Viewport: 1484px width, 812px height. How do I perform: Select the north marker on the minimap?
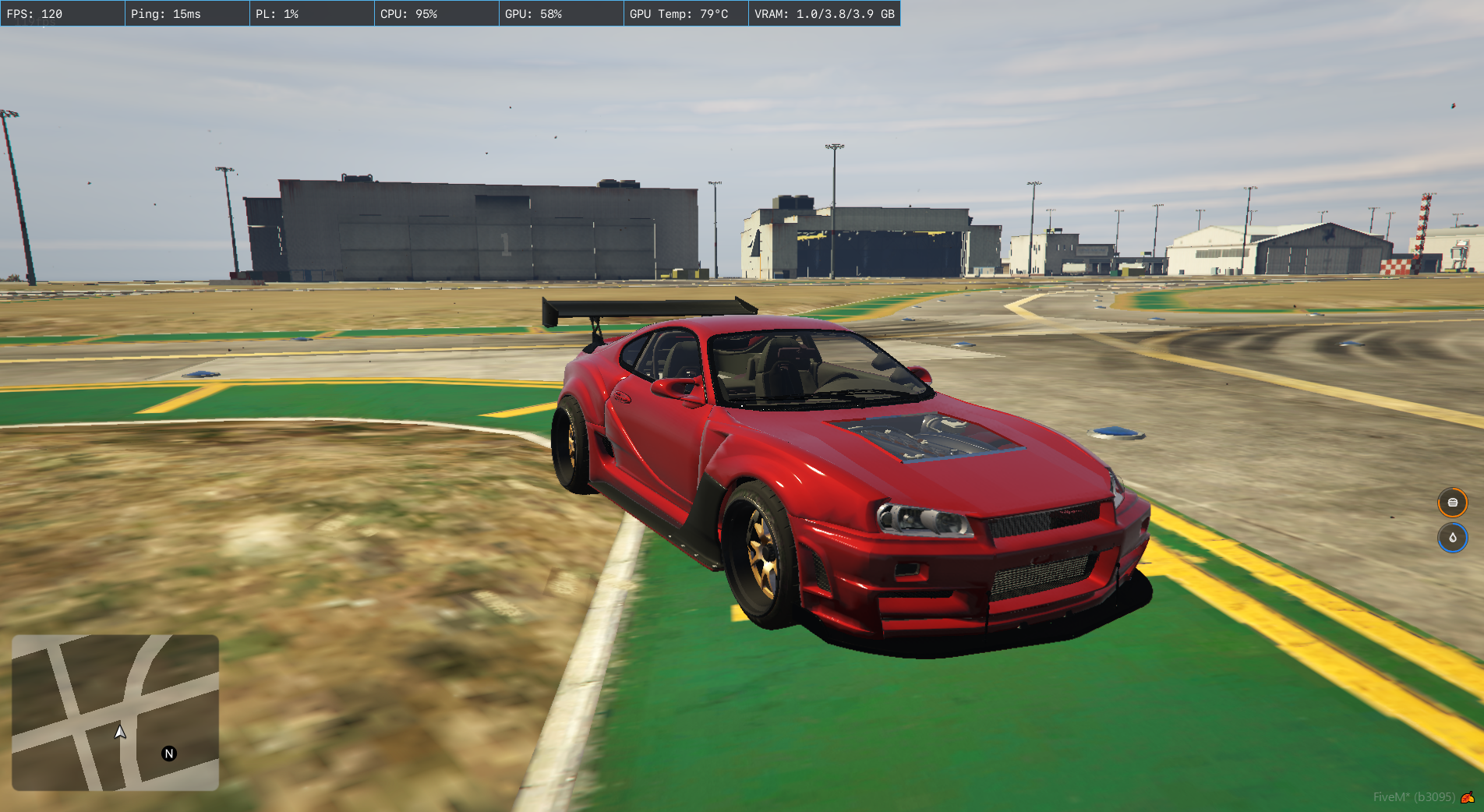coord(169,754)
